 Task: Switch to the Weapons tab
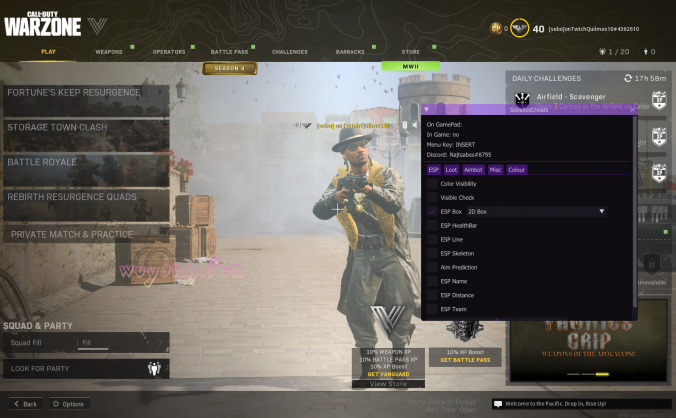click(109, 51)
